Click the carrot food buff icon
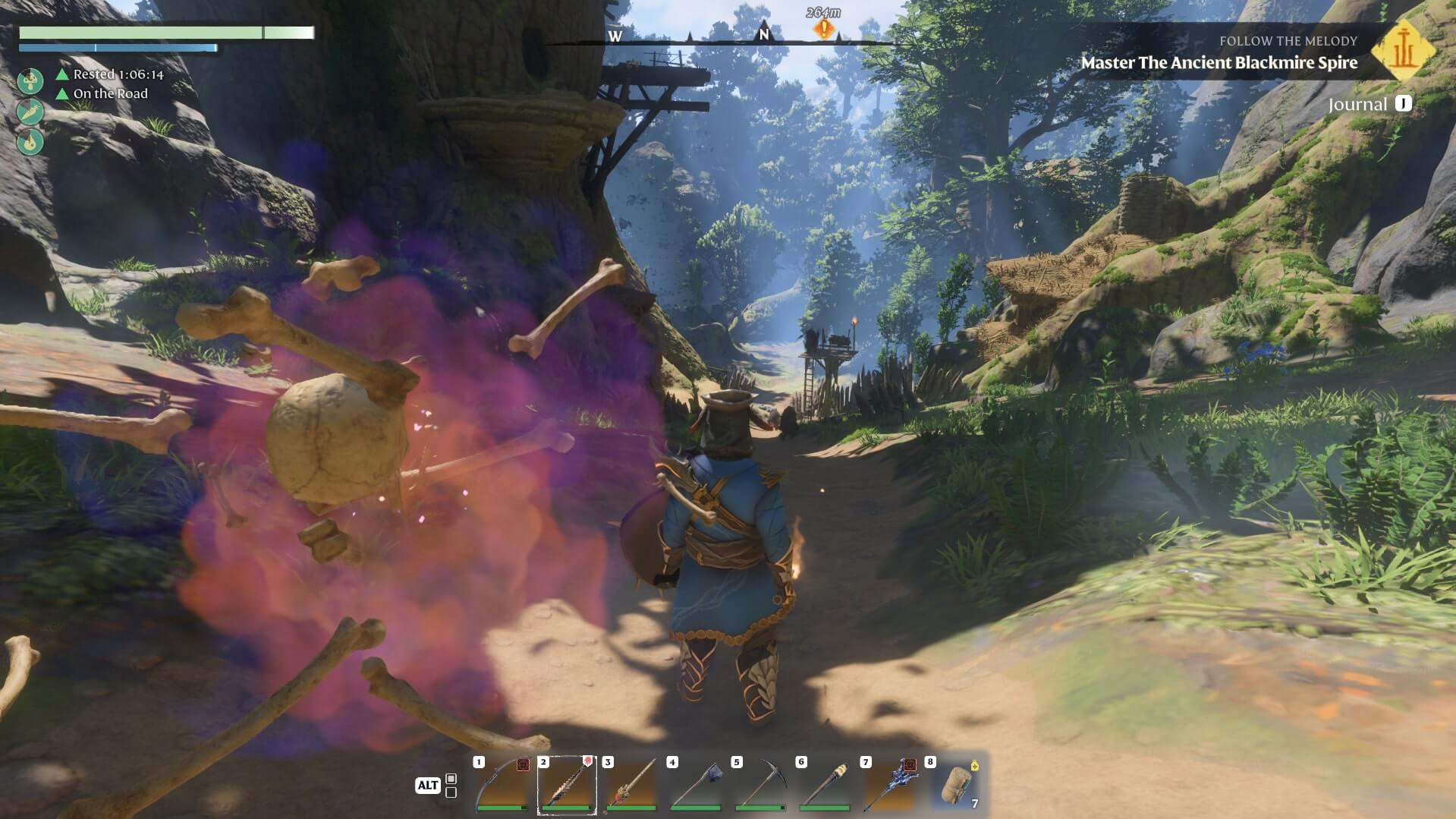 click(30, 112)
